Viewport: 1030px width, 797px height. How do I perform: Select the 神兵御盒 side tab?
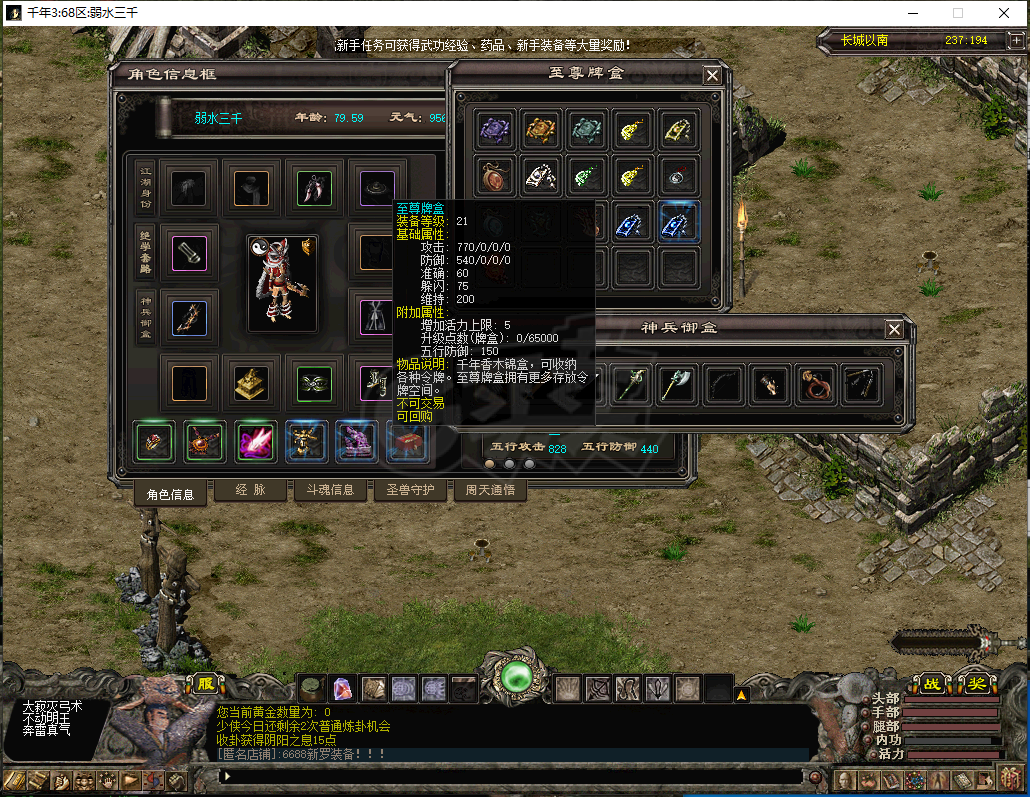(144, 318)
